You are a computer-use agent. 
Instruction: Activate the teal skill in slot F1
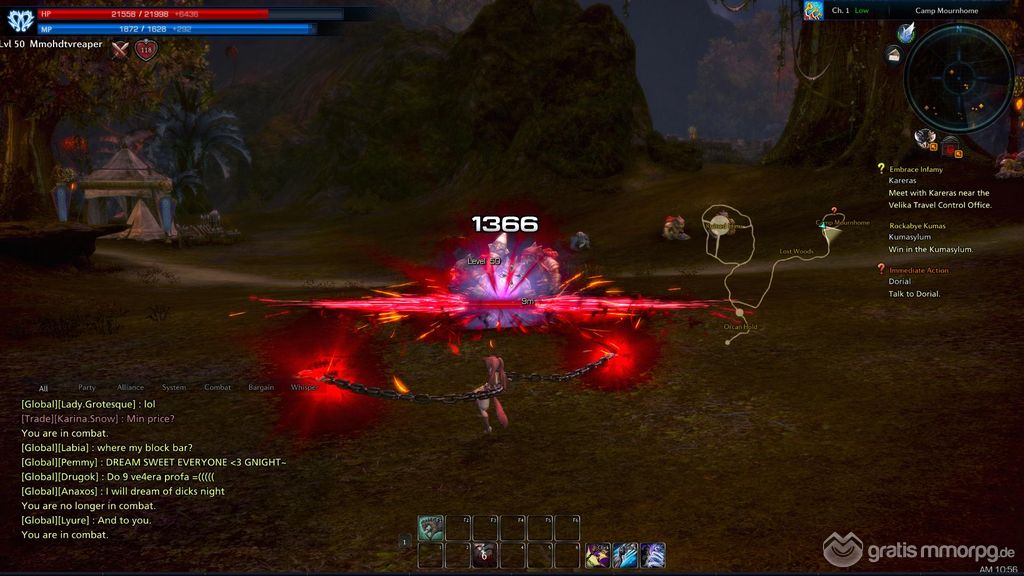click(431, 528)
